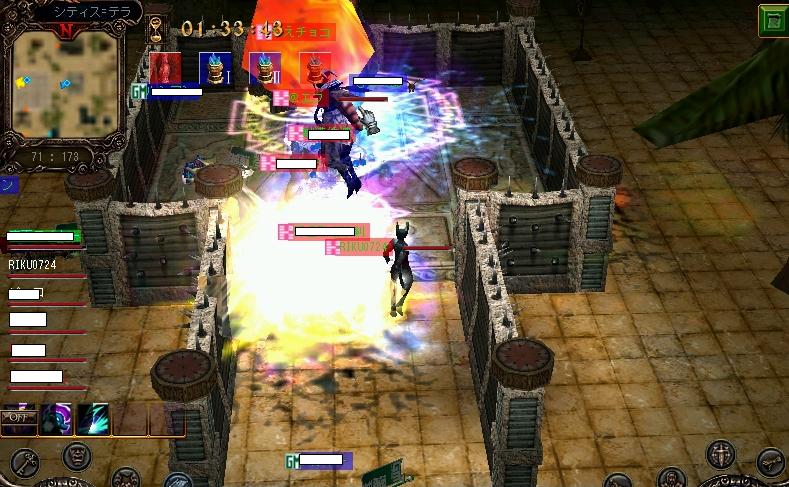
Task: Open the sword and shield round button
Action: pyautogui.click(x=722, y=454)
